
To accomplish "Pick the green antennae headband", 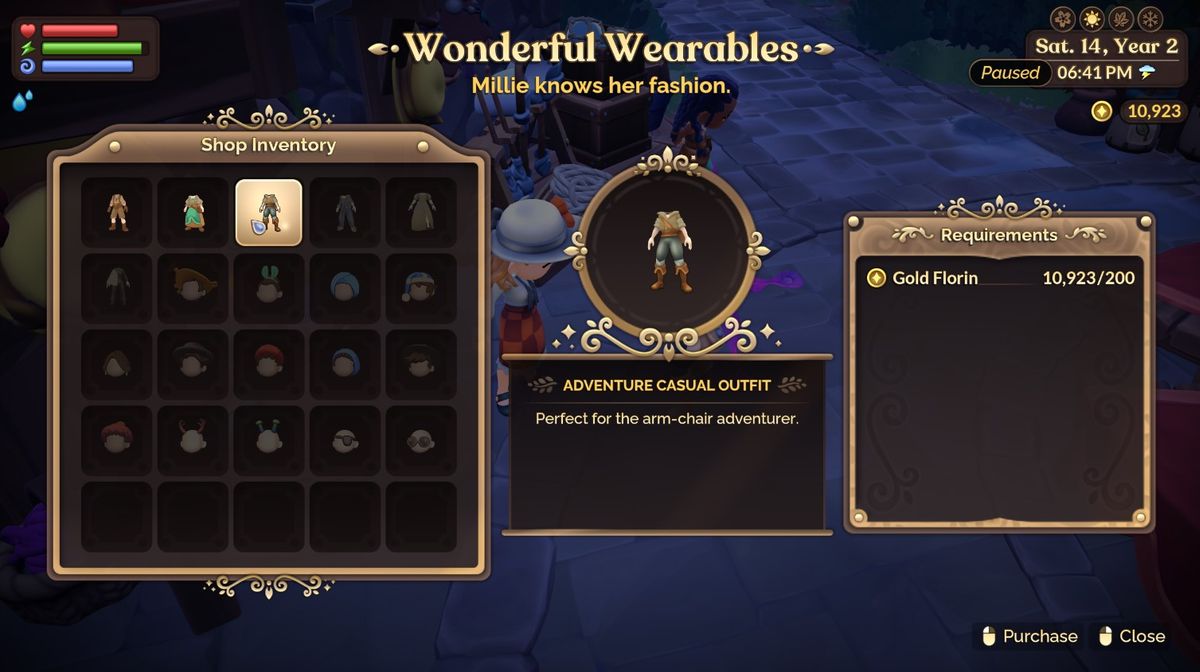I will 269,440.
